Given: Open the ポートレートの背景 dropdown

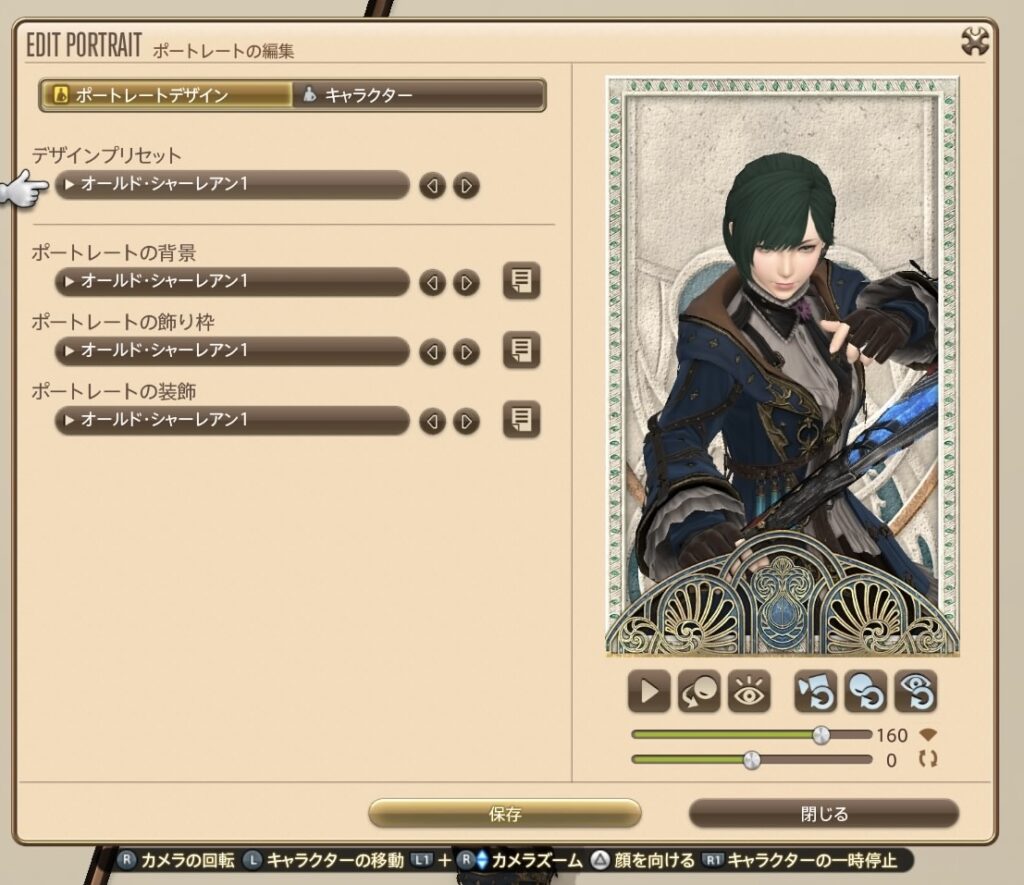Looking at the screenshot, I should (232, 282).
